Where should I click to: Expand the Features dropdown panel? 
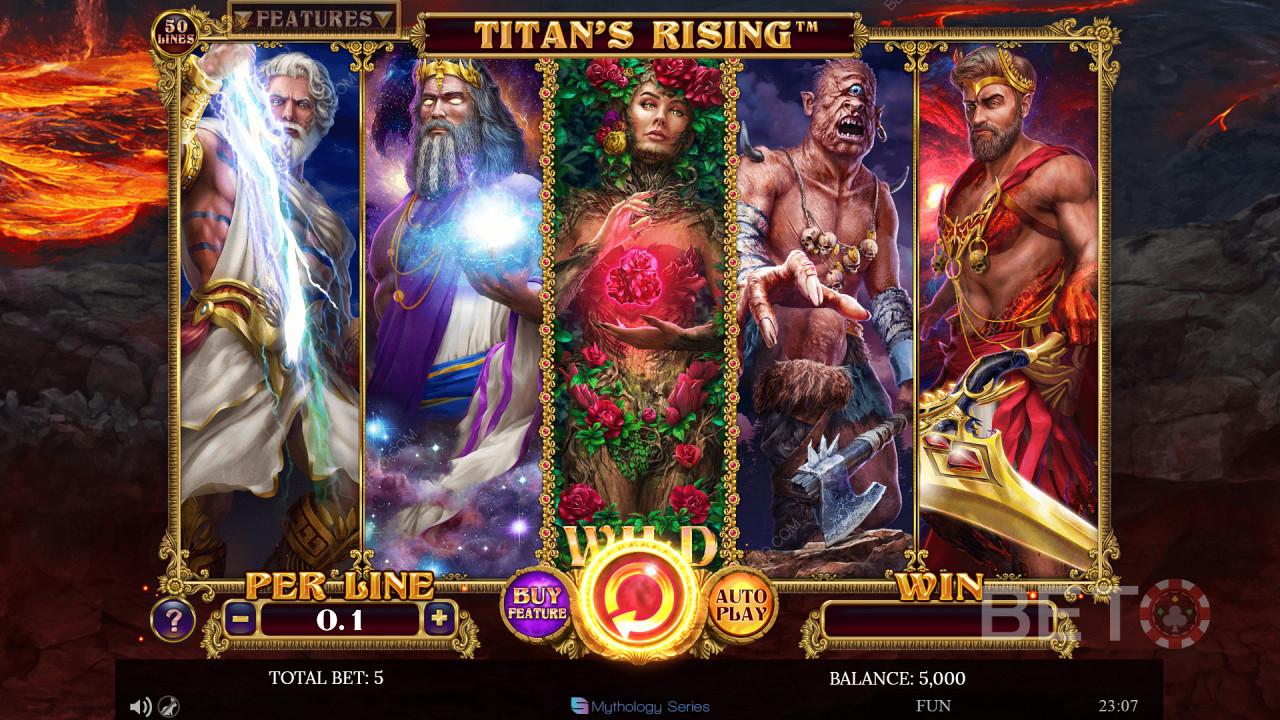[314, 18]
